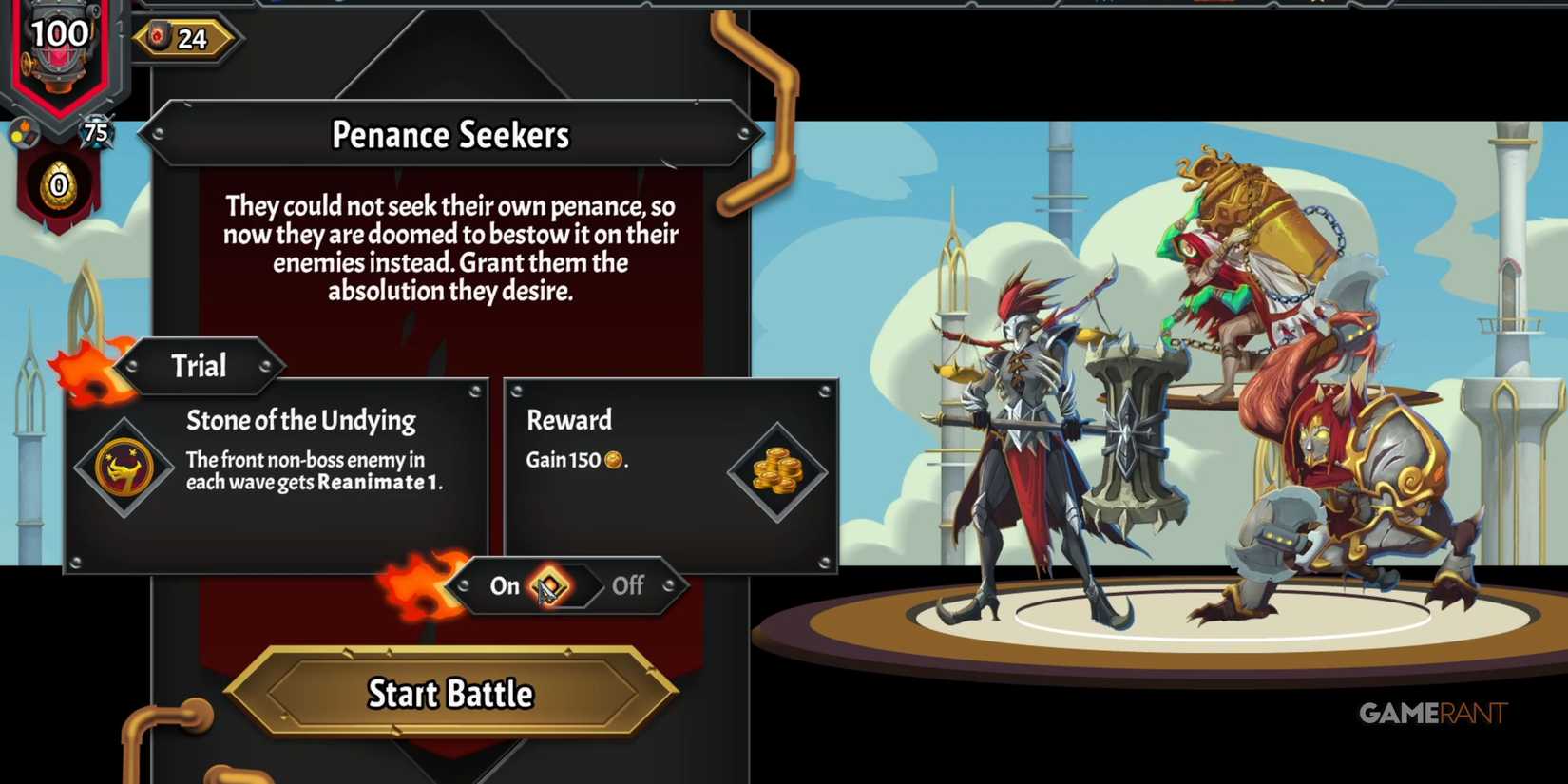Disable the trial by selecting Off
1568x784 pixels.
(627, 586)
